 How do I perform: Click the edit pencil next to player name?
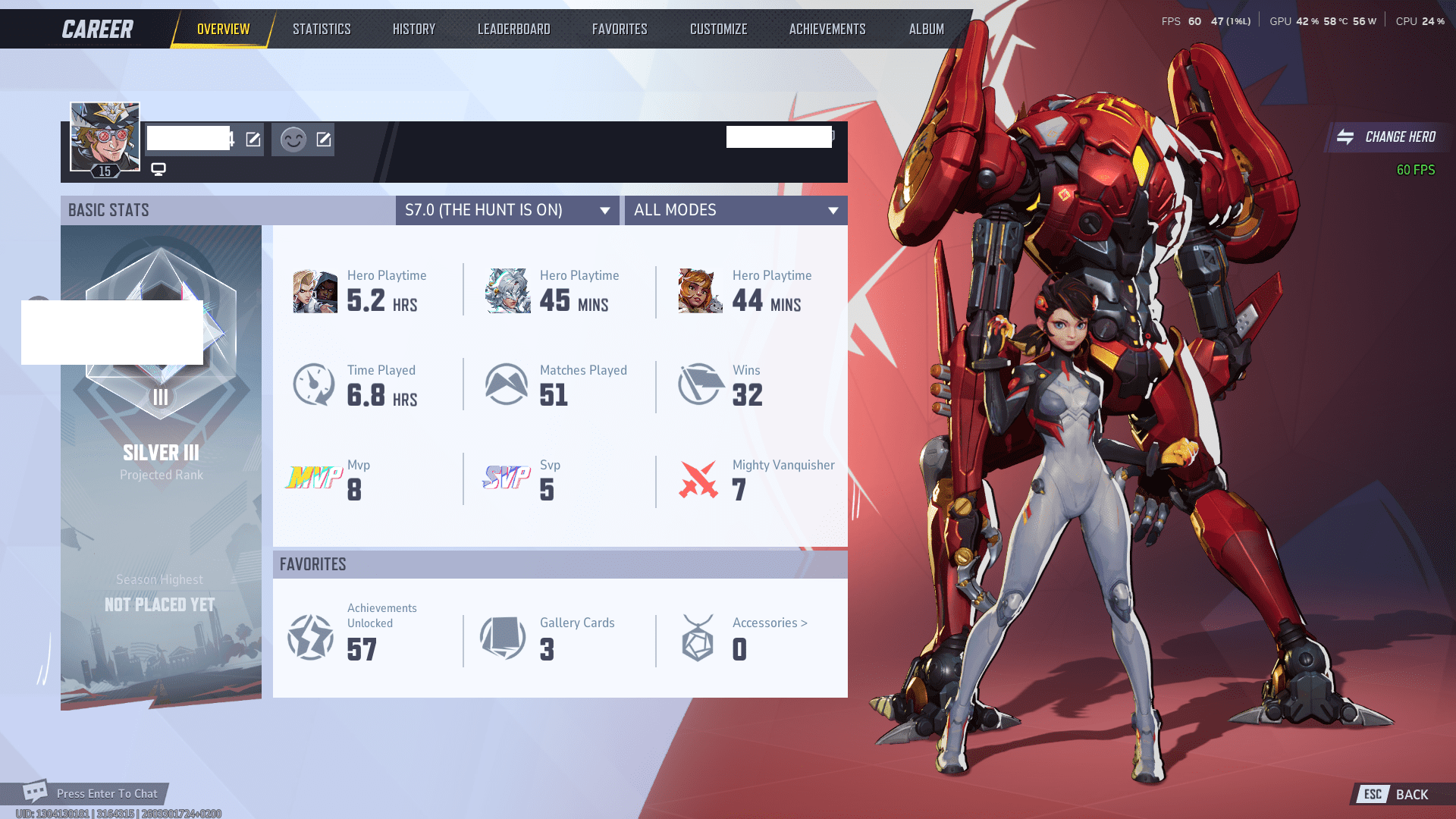tap(253, 140)
